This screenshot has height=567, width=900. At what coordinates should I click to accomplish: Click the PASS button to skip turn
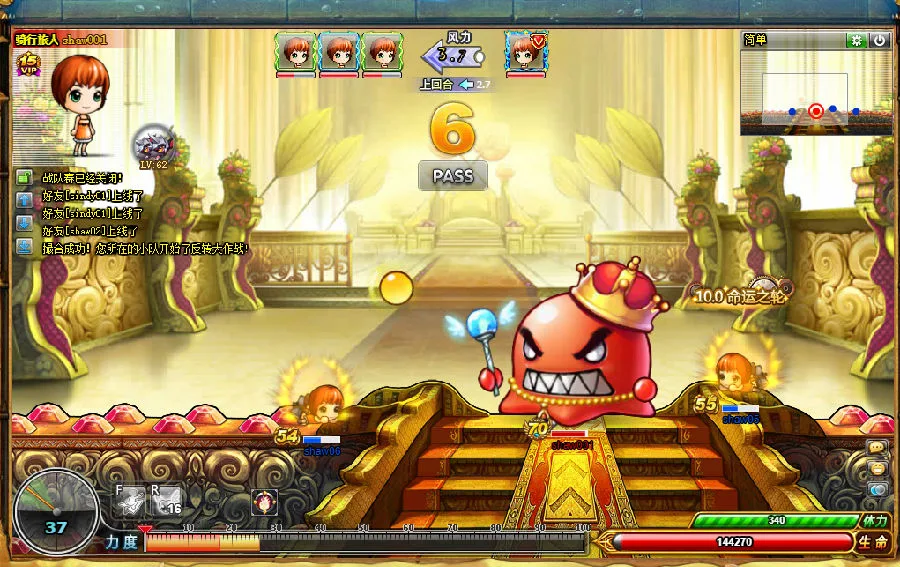coord(452,176)
